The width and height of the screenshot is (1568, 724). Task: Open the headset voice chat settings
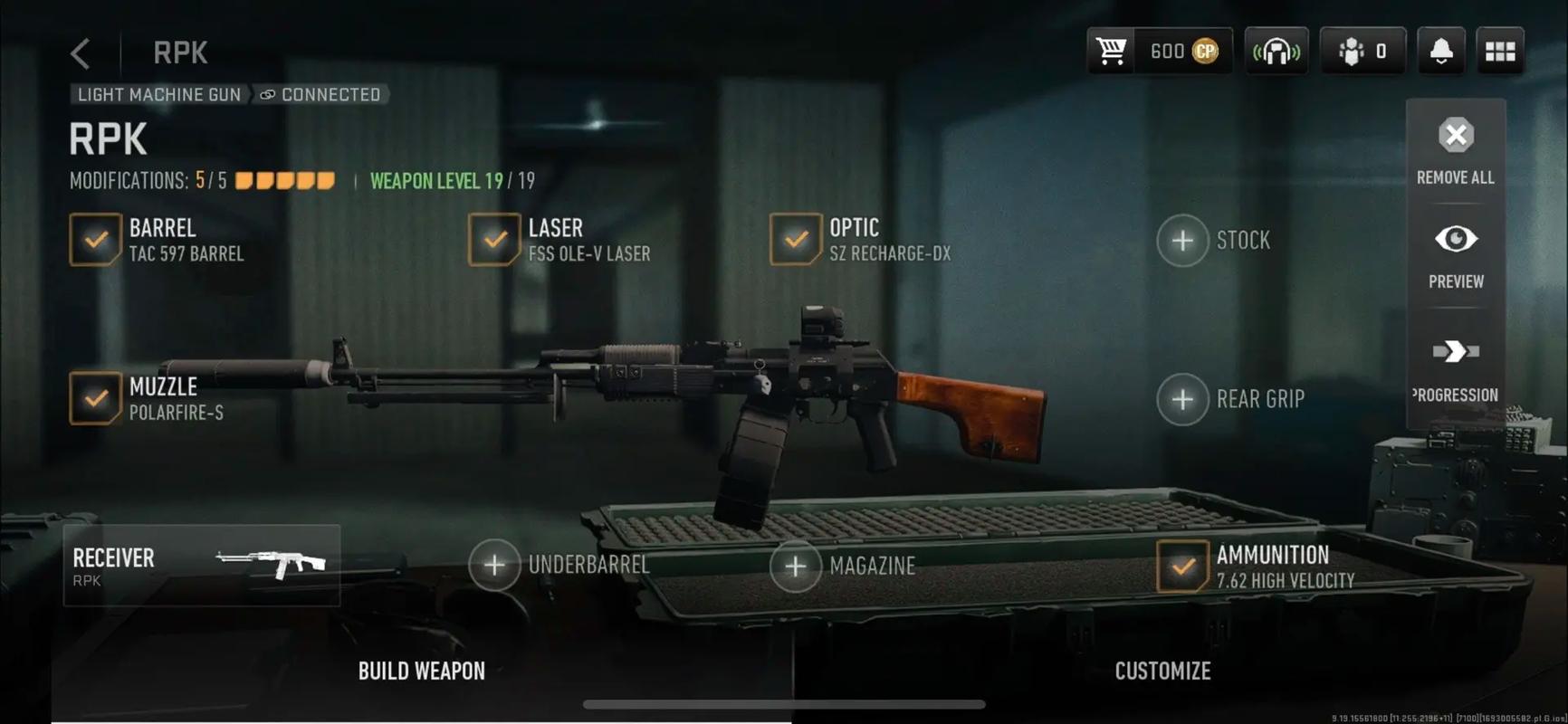pos(1276,52)
